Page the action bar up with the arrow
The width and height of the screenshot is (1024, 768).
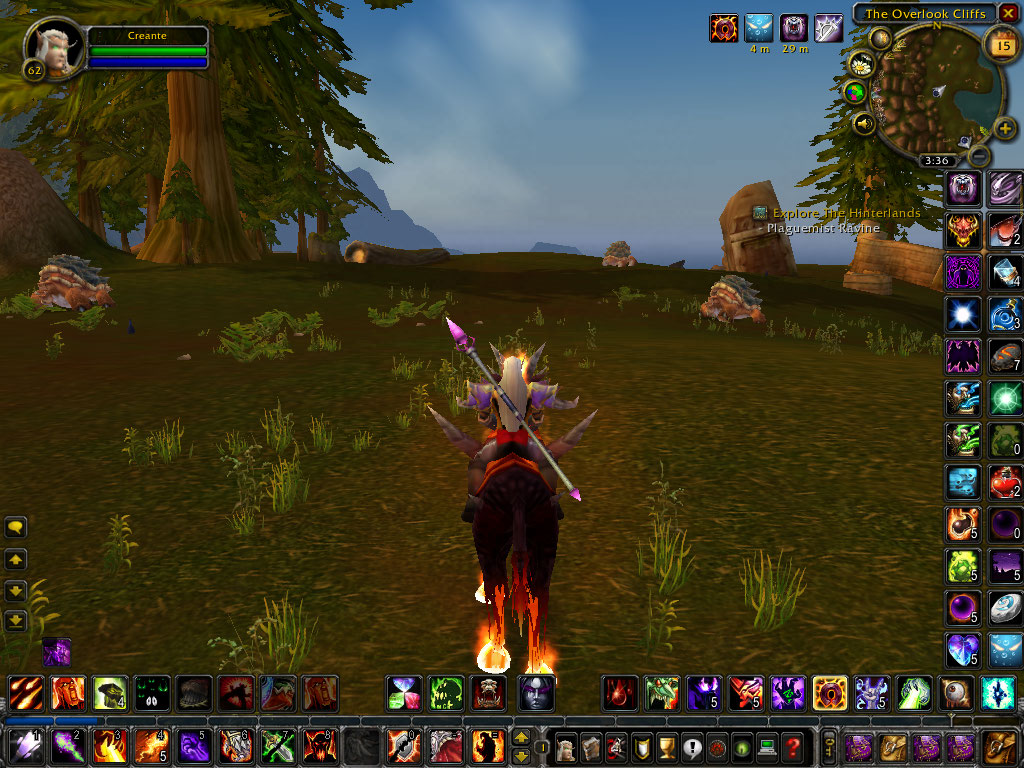[521, 738]
